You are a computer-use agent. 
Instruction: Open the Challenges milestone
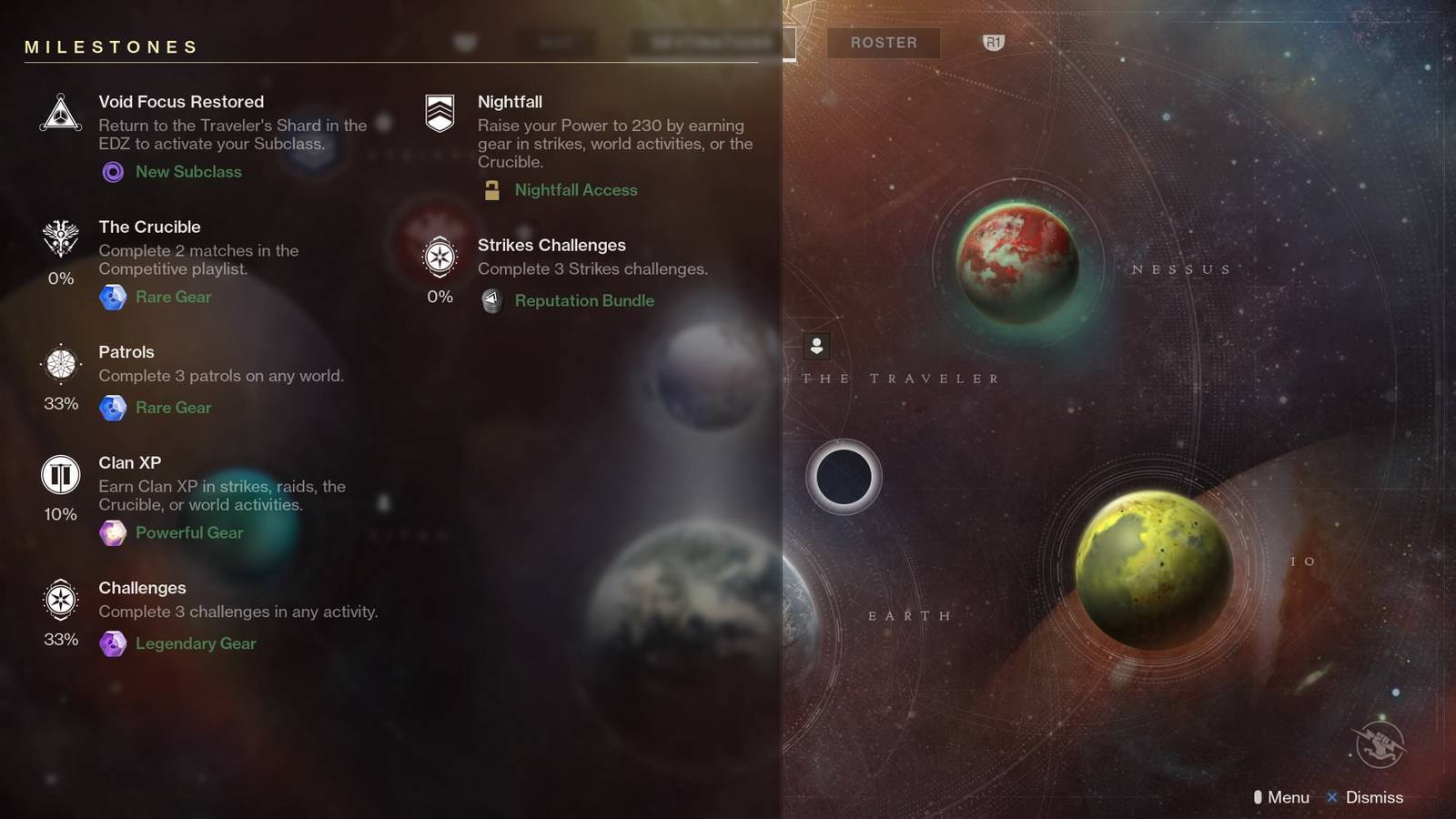142,588
